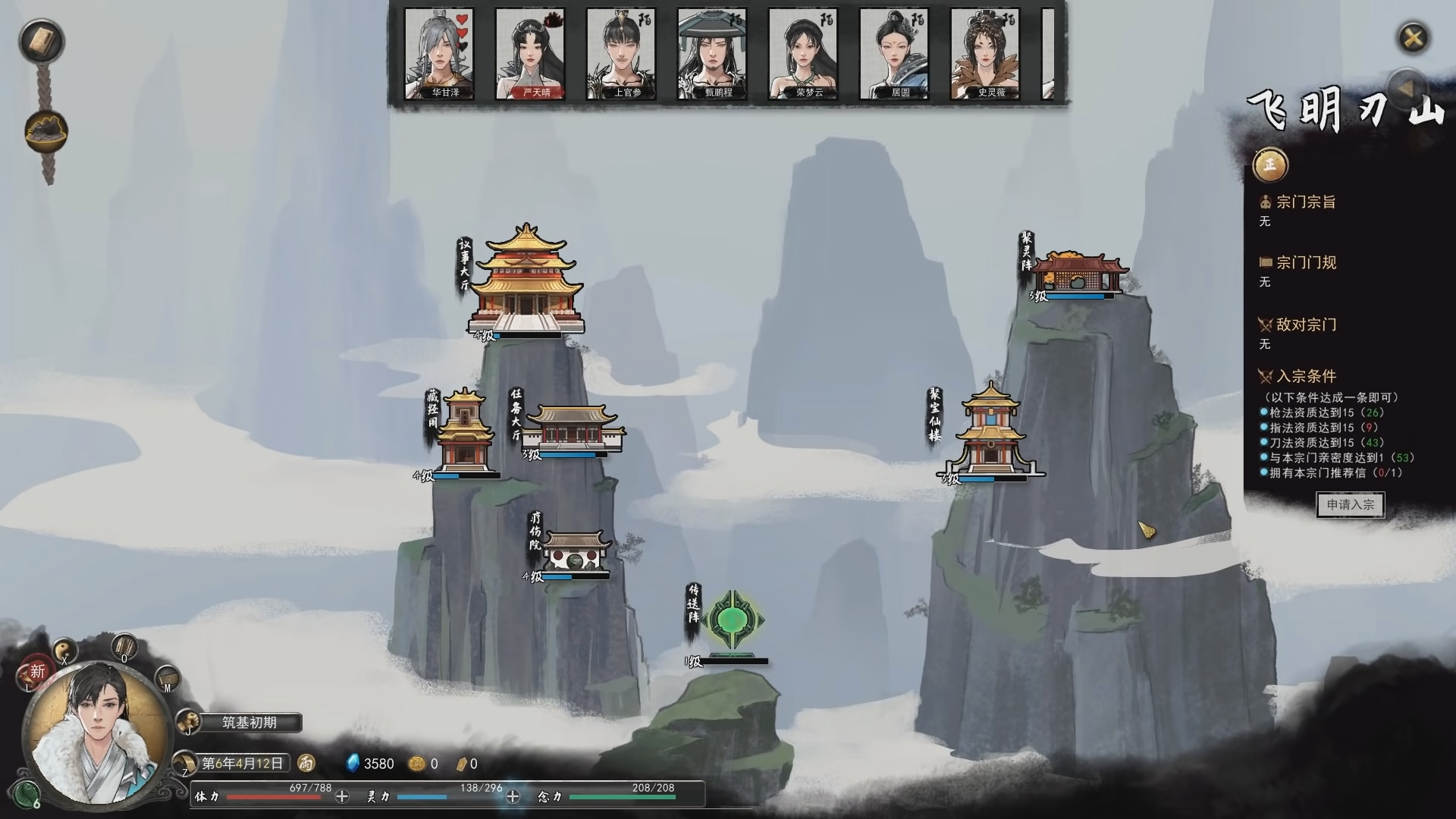Screen dimensions: 1456x819
Task: Open the map scroll (M) icon
Action: [x=167, y=679]
